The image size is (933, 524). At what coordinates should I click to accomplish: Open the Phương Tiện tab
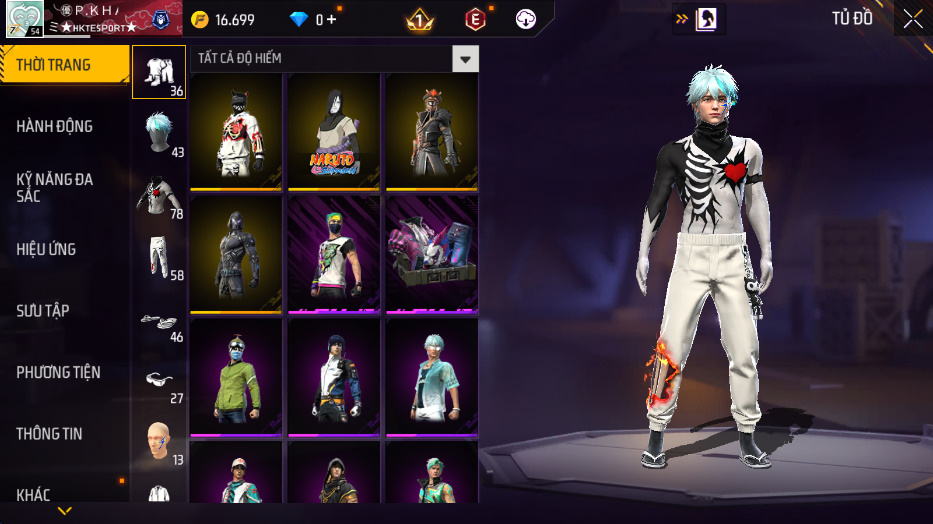pyautogui.click(x=59, y=372)
